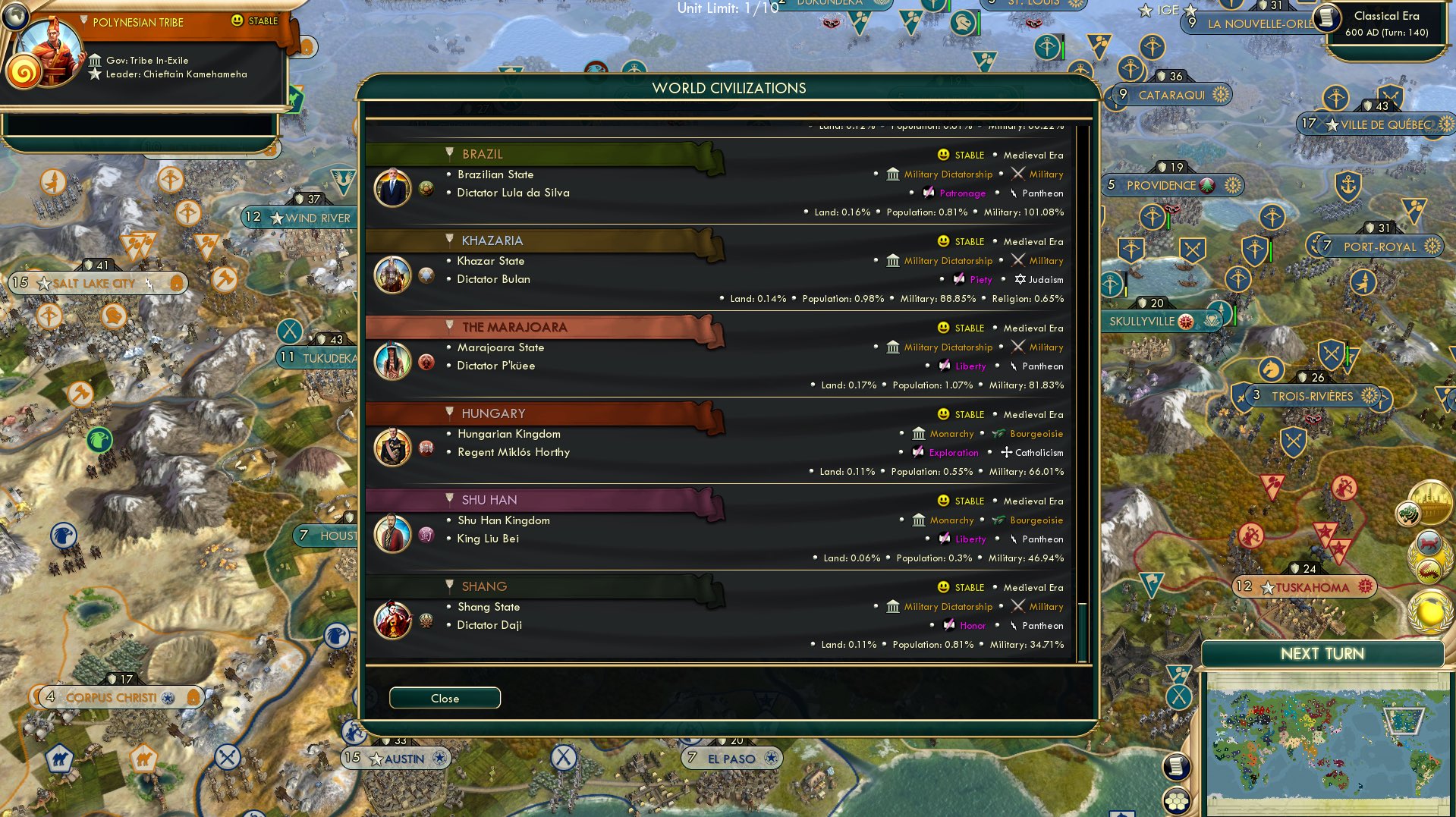1456x817 pixels.
Task: Select Brazil's Military Dictatorship government icon
Action: (x=892, y=174)
